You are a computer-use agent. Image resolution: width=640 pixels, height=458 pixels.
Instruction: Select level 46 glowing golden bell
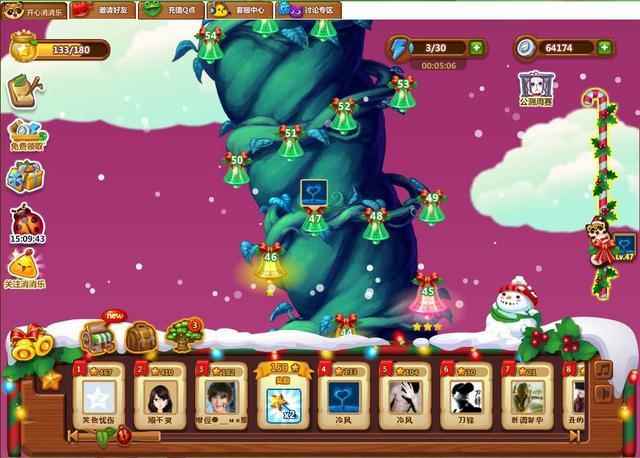coord(268,265)
